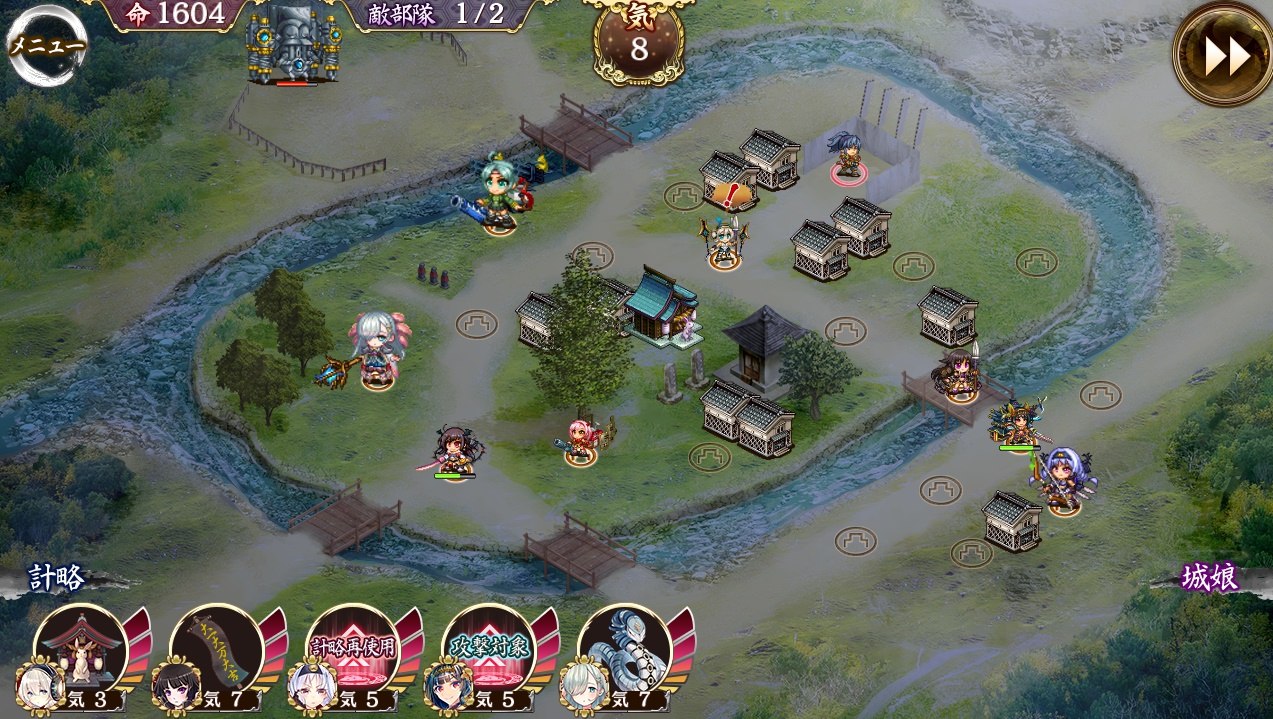Screen dimensions: 1273x719
Task: Use the hanging banner scroll stratagem
Action: point(216,650)
